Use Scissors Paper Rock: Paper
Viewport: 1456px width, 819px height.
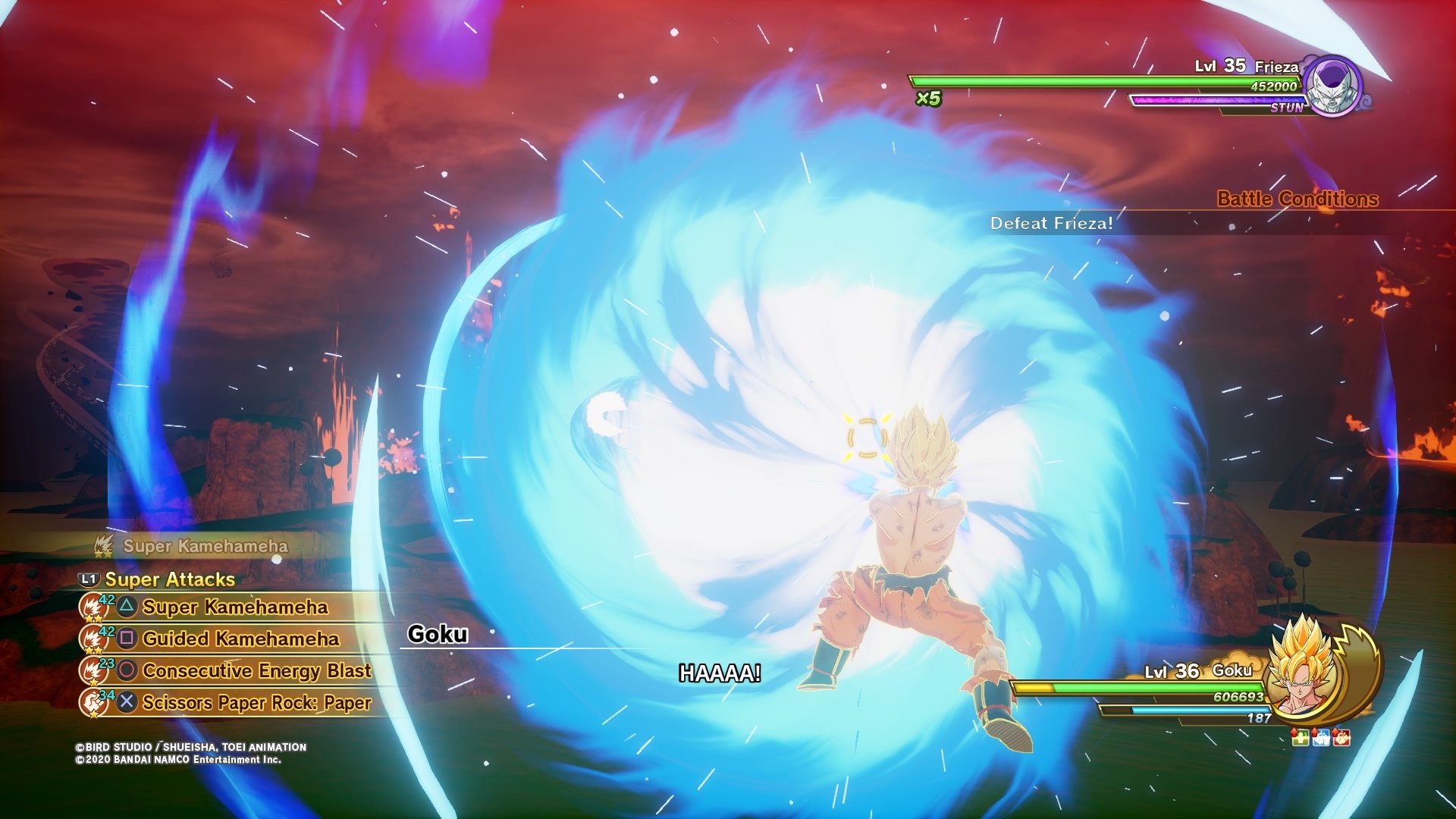coord(256,703)
